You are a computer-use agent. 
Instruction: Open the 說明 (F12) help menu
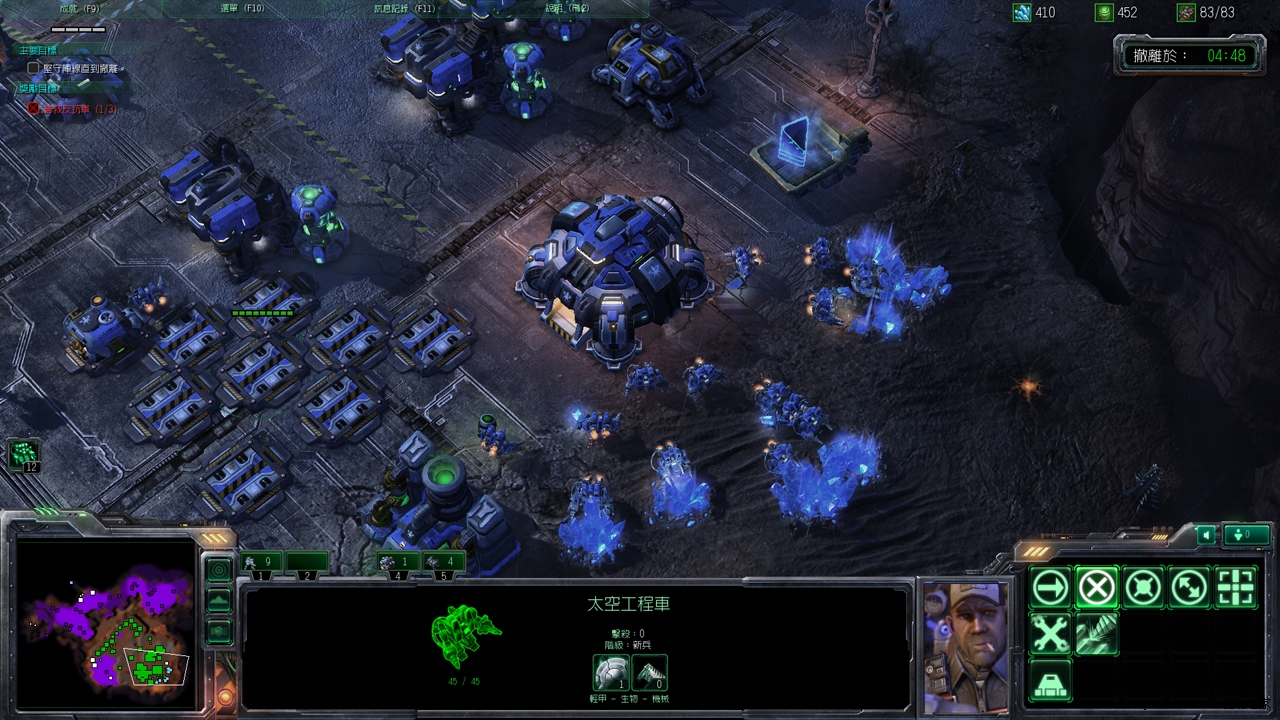coord(567,8)
